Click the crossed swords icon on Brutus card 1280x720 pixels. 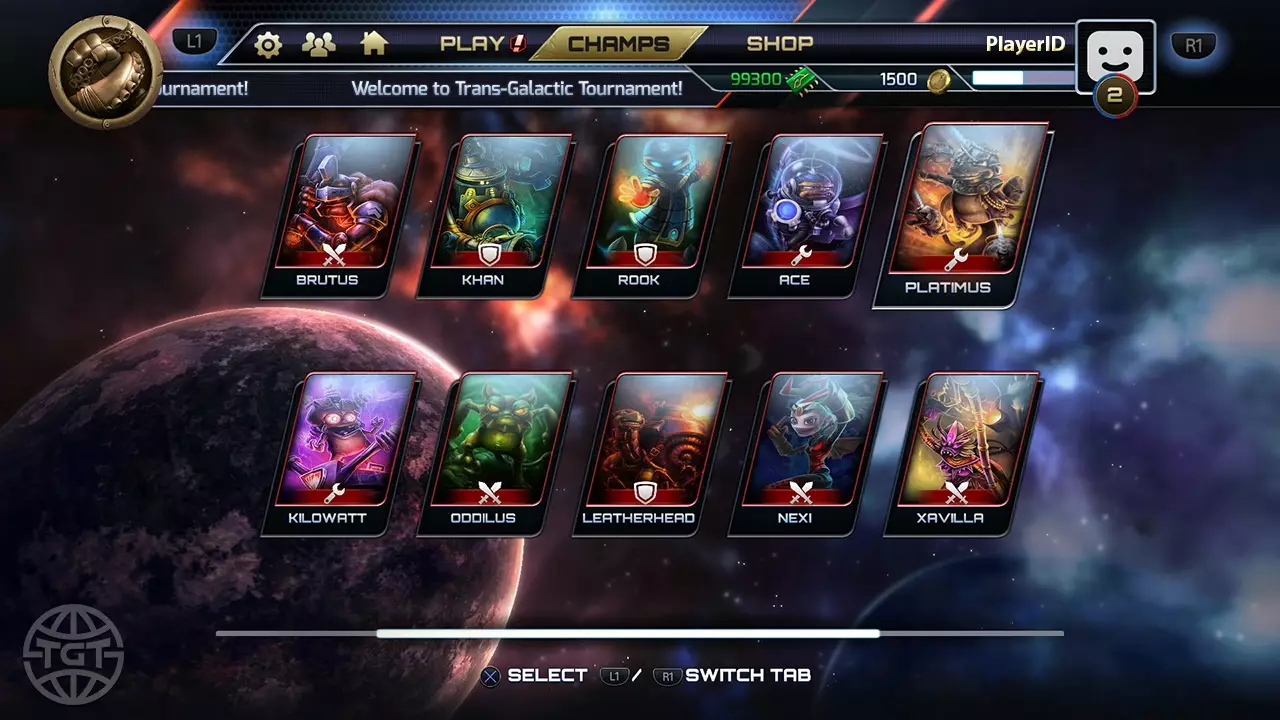pos(336,252)
